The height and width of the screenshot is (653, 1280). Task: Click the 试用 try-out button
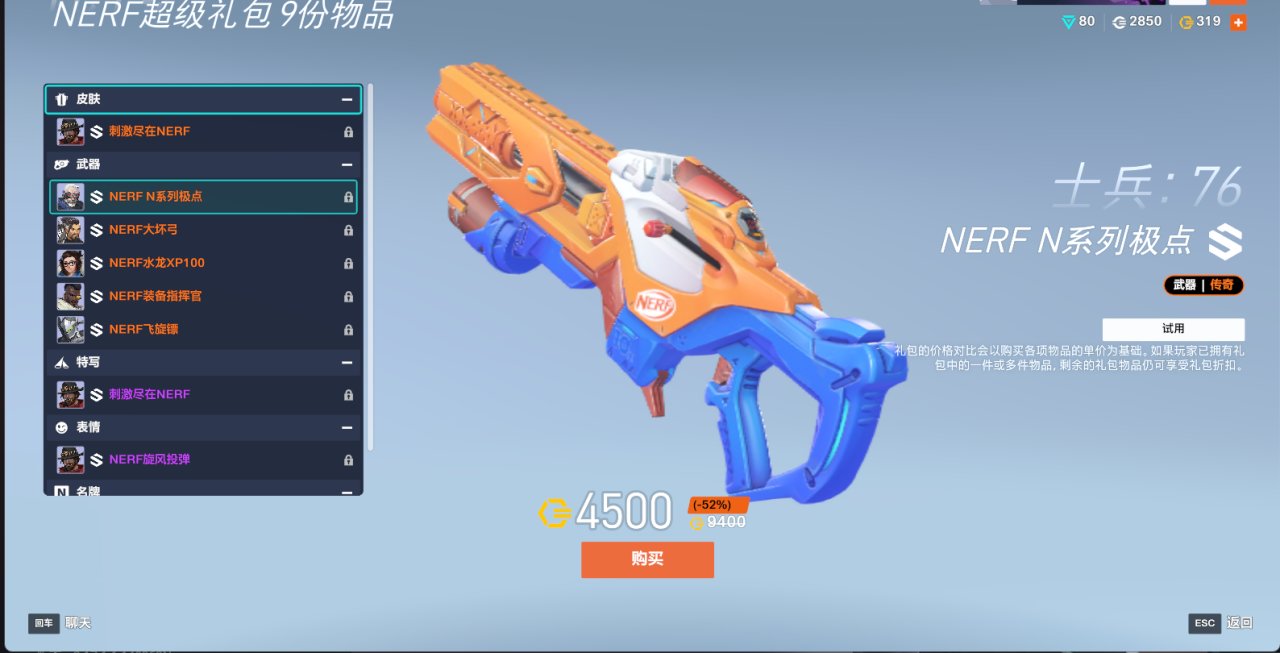point(1173,329)
